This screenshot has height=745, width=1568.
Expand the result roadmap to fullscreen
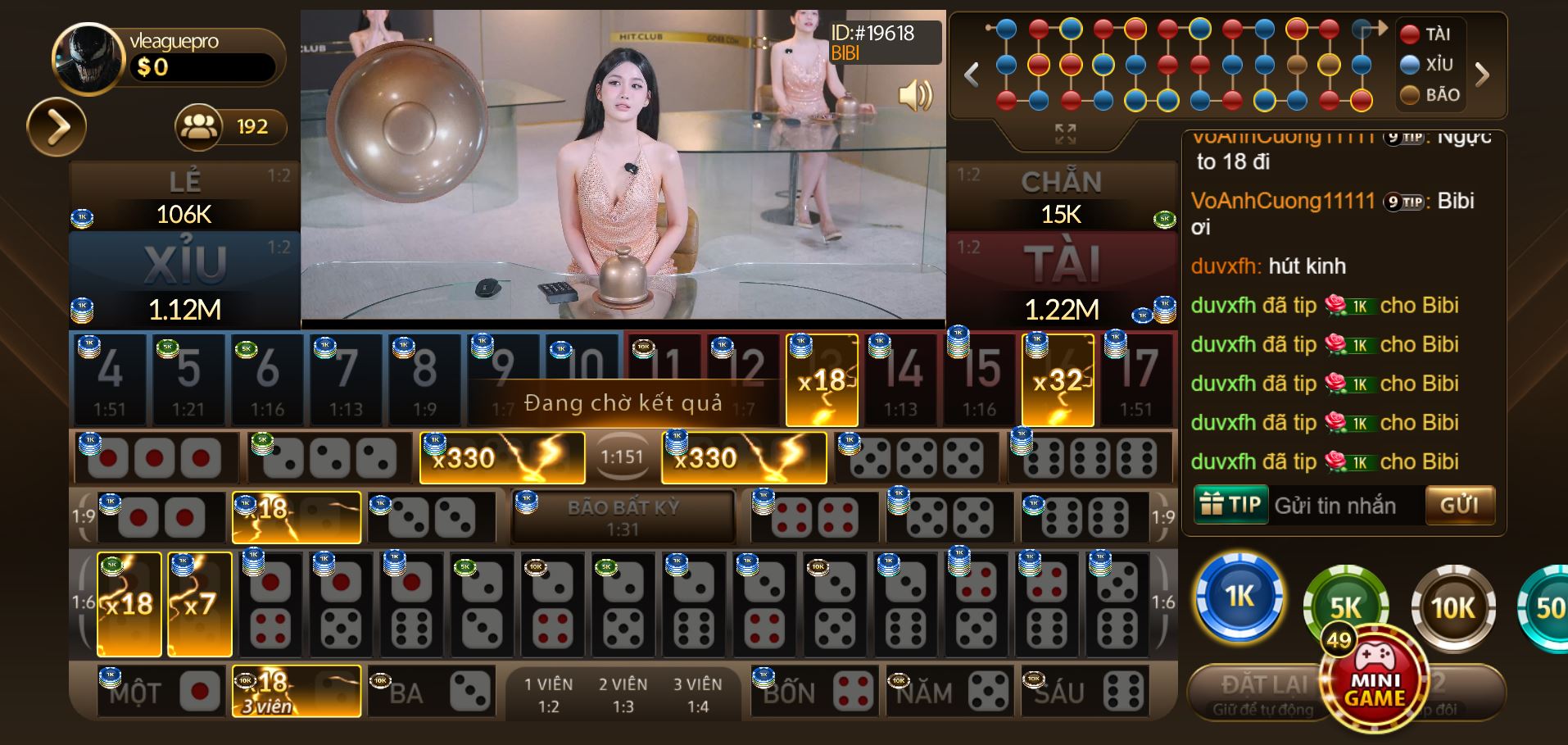click(1065, 131)
